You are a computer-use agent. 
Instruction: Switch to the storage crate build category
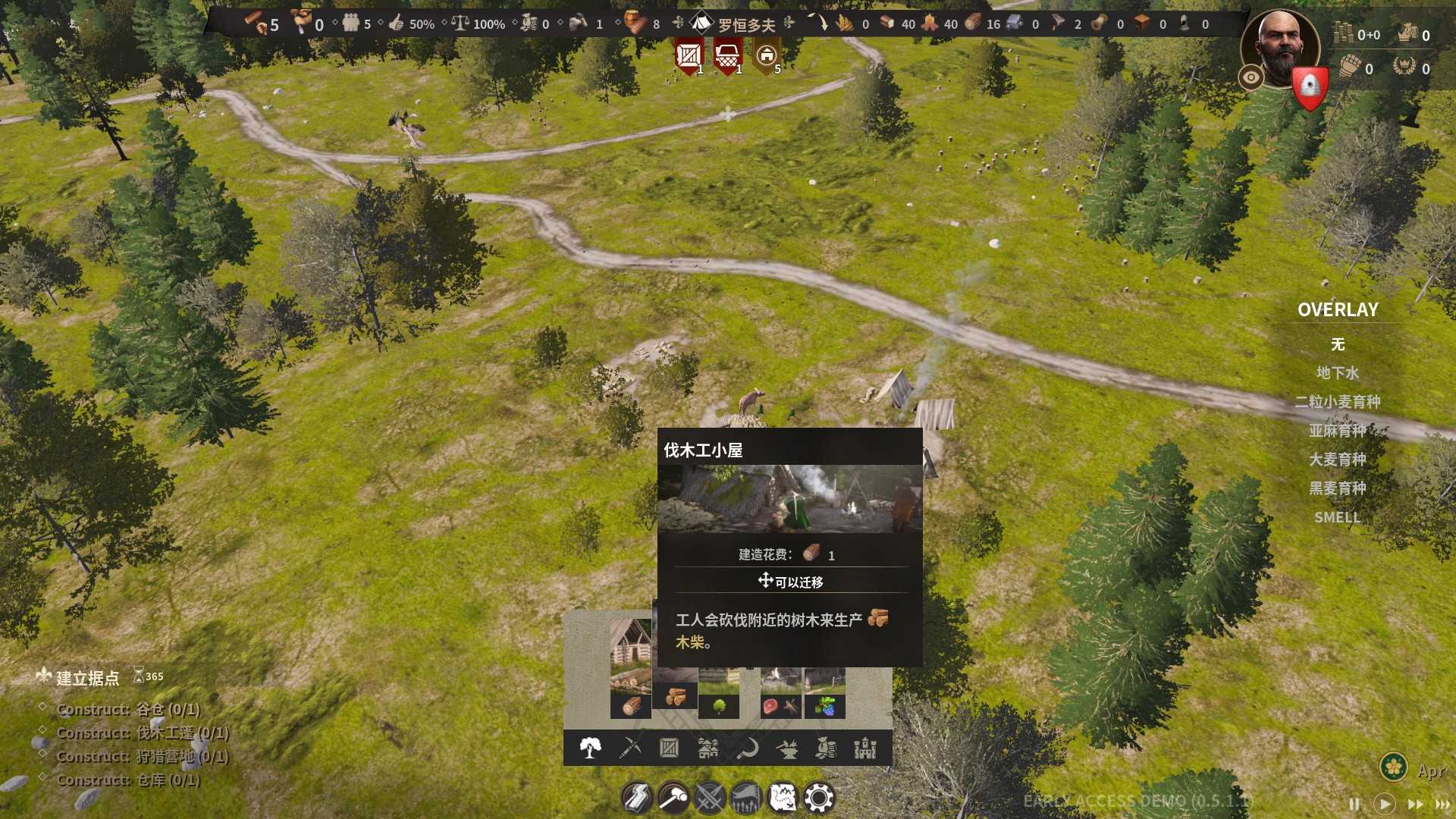669,748
